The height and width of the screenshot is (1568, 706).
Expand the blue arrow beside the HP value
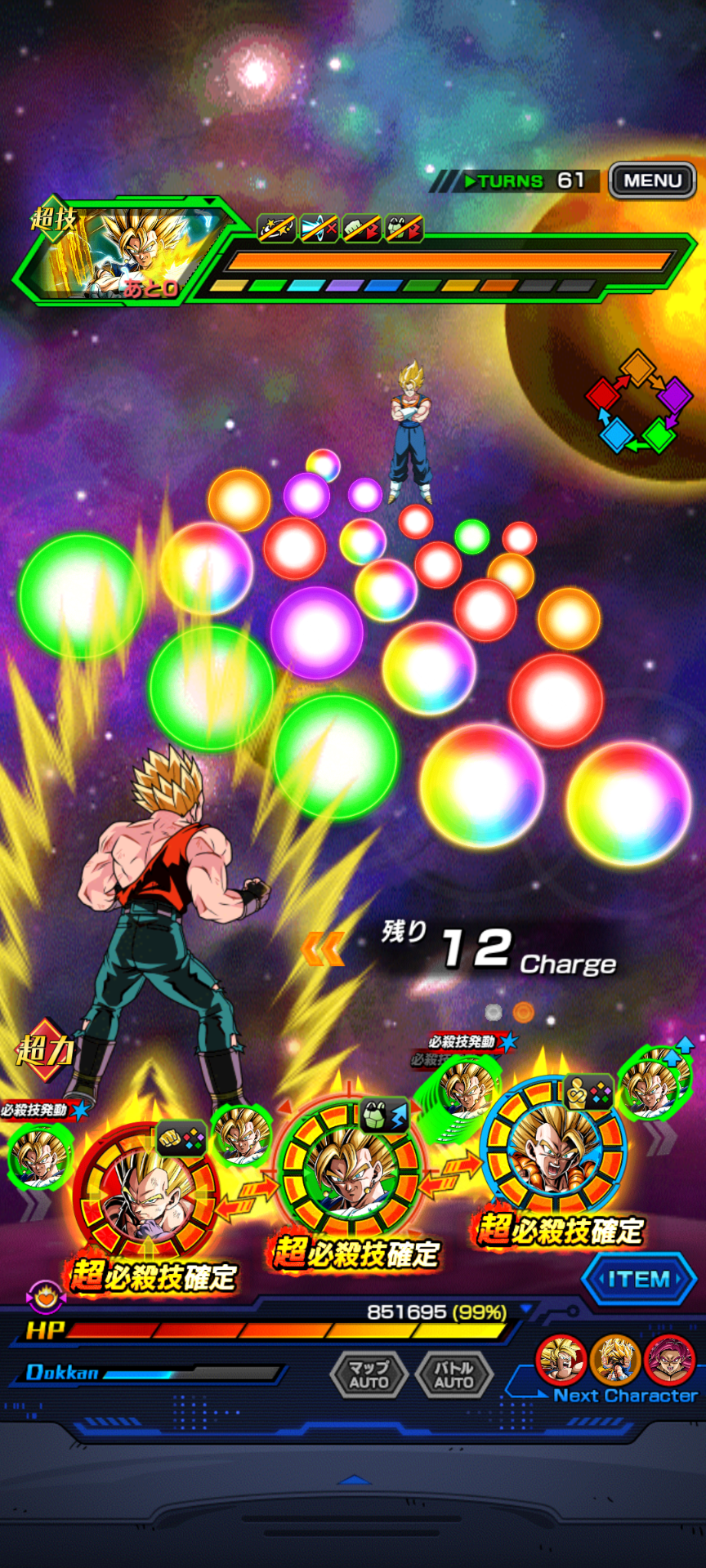[527, 1309]
